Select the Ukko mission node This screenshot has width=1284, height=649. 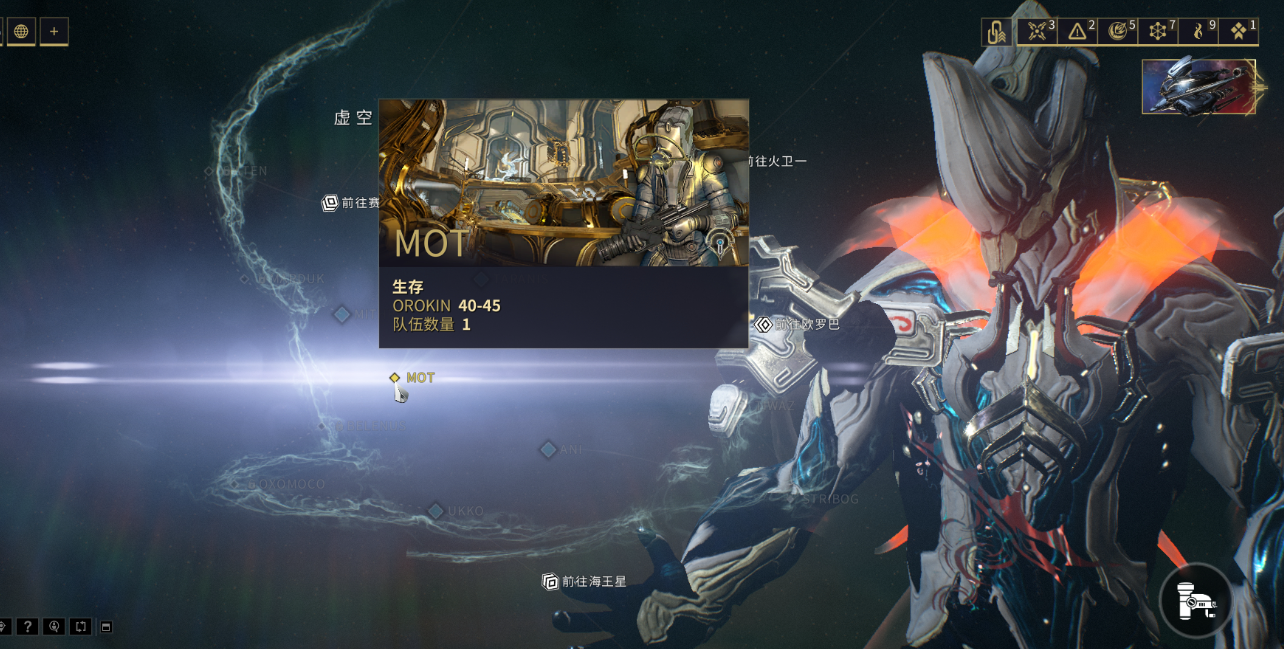pyautogui.click(x=436, y=511)
